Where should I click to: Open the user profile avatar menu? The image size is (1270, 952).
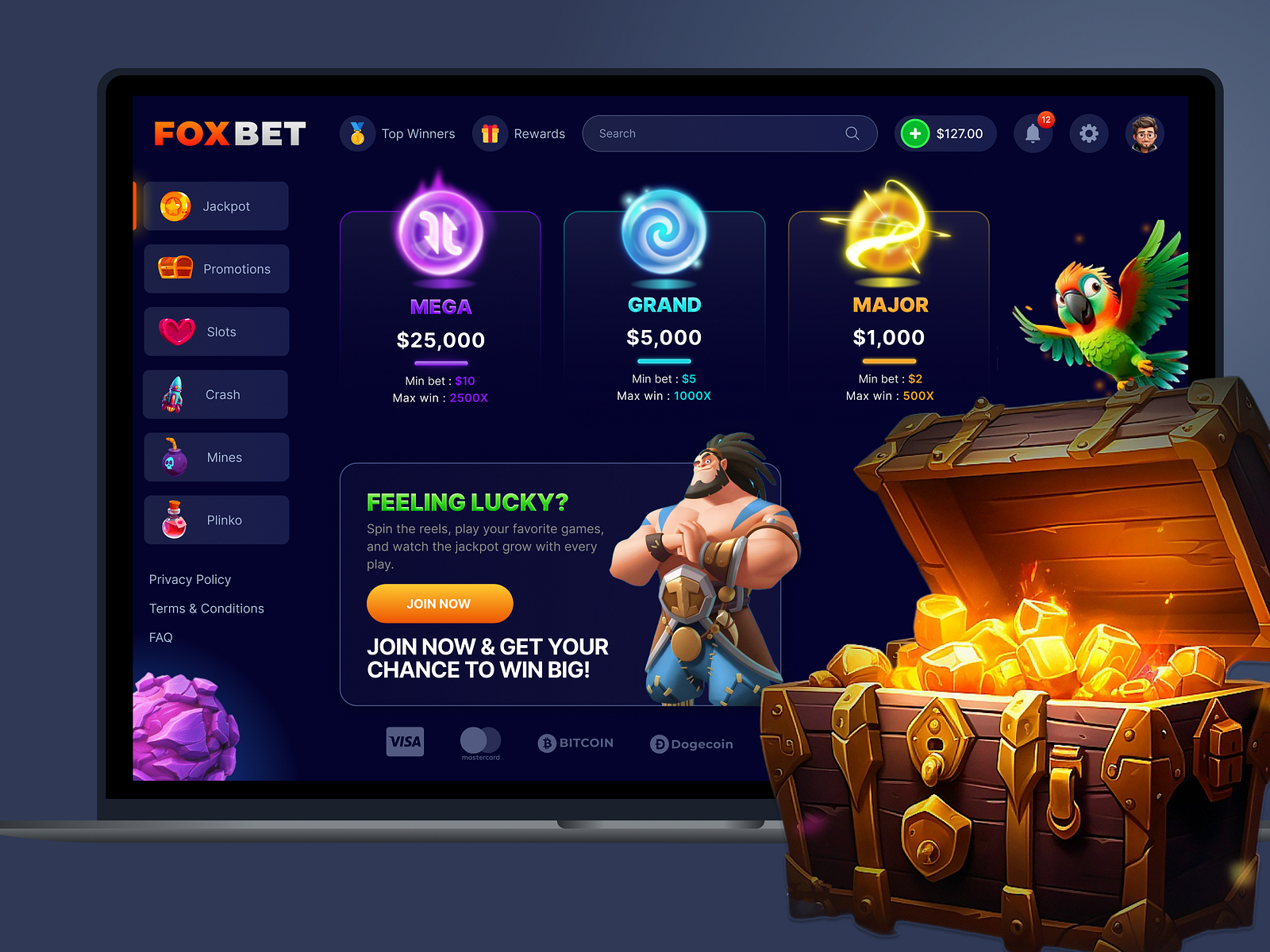point(1145,133)
